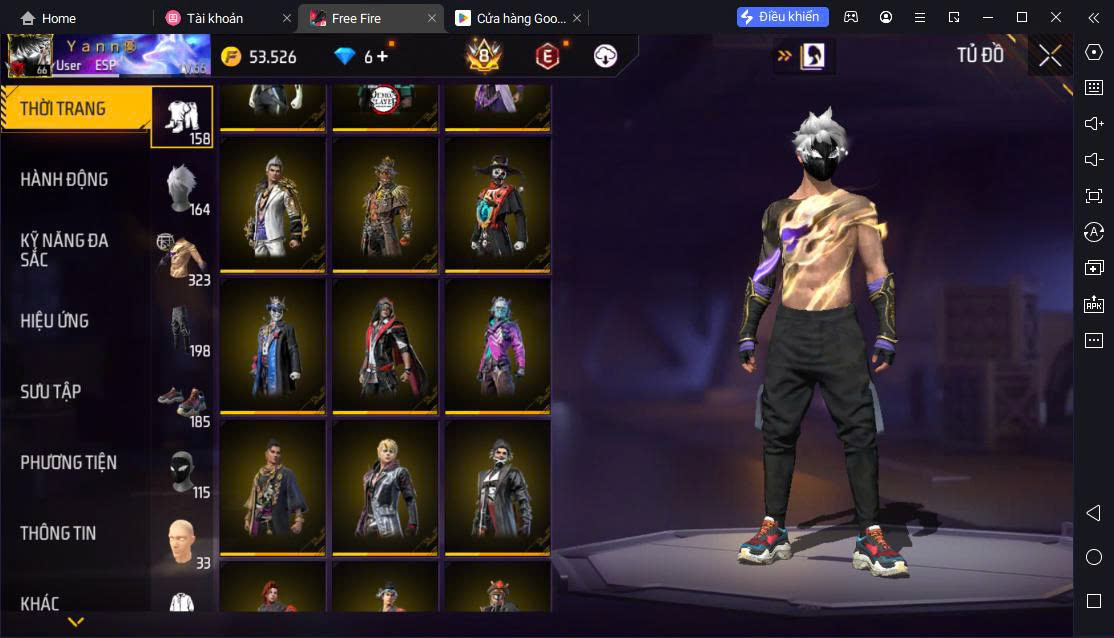The image size is (1114, 638).
Task: Choose the blond hair silver jacket outfit
Action: (x=385, y=487)
